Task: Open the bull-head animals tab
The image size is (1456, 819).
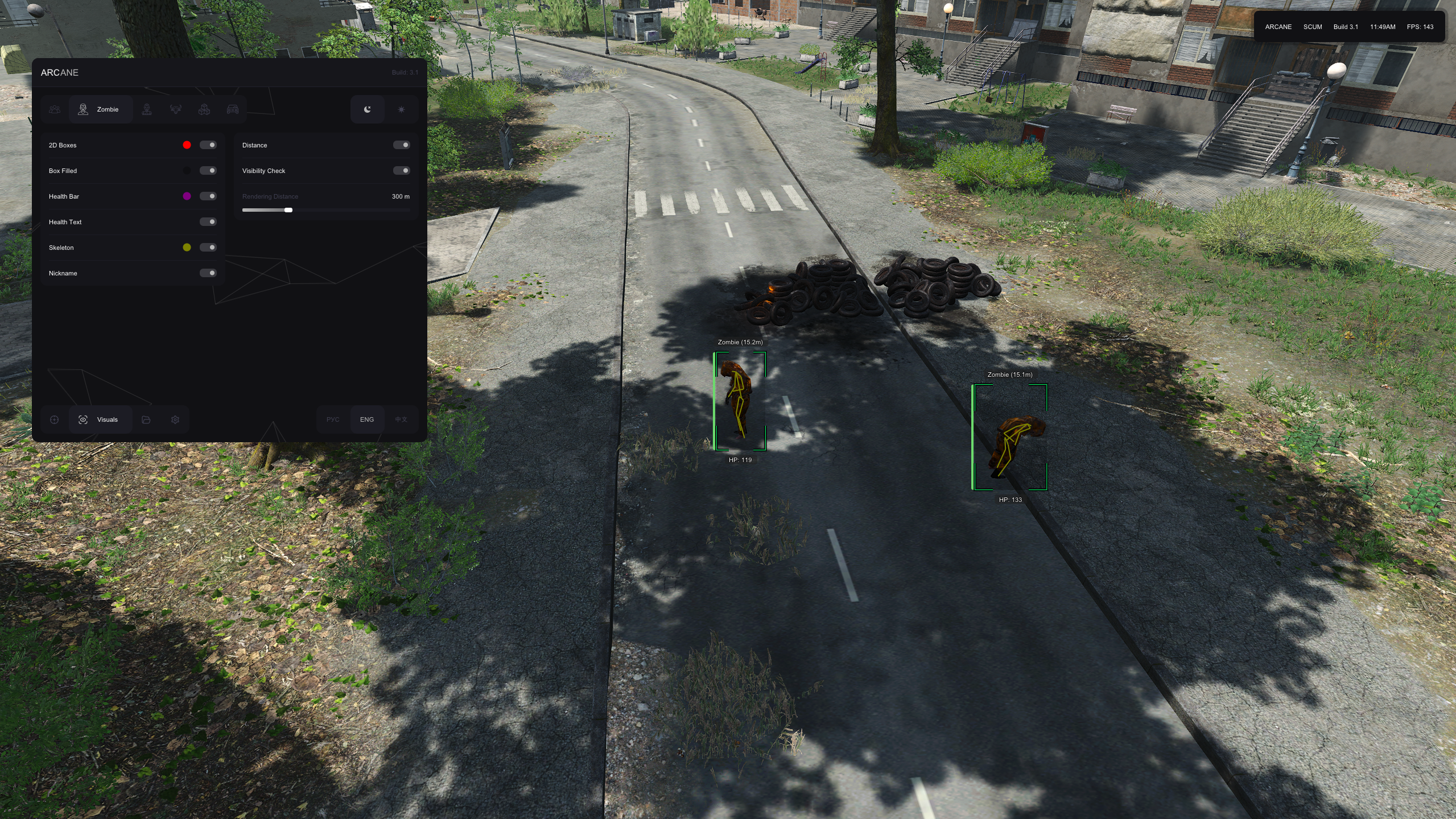Action: coord(176,109)
